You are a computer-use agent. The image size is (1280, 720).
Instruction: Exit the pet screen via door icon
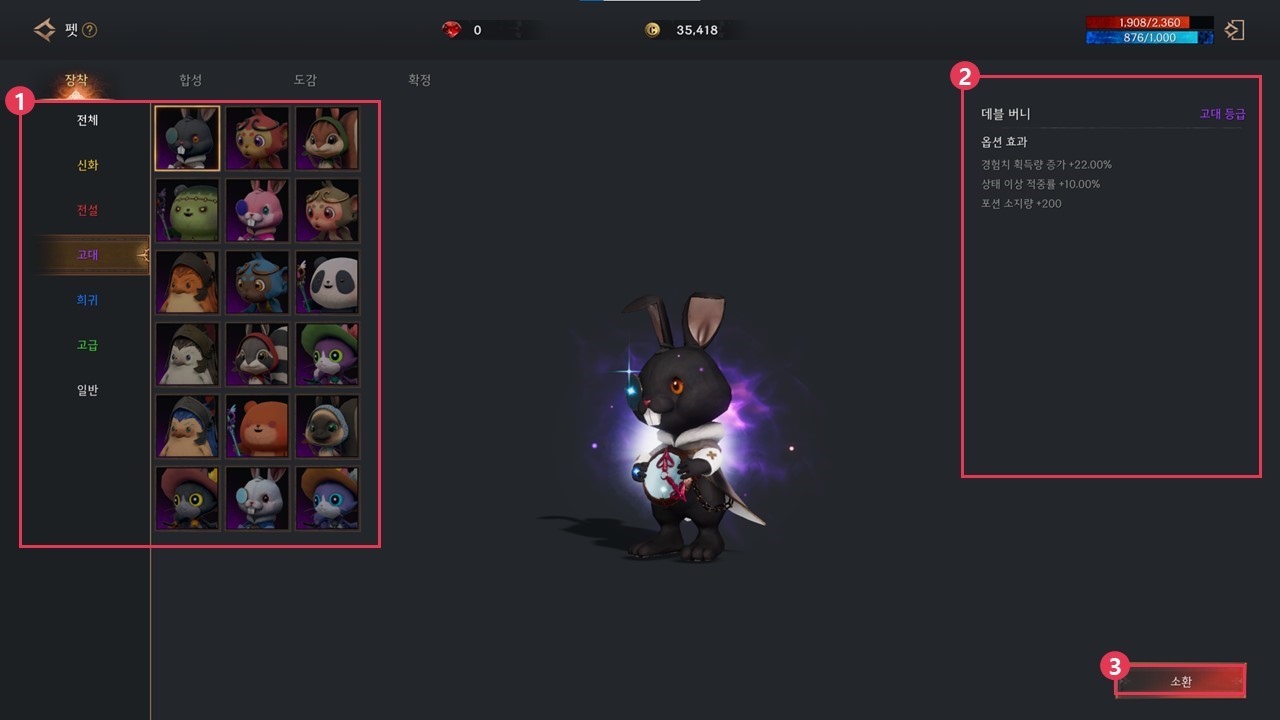click(x=1235, y=30)
